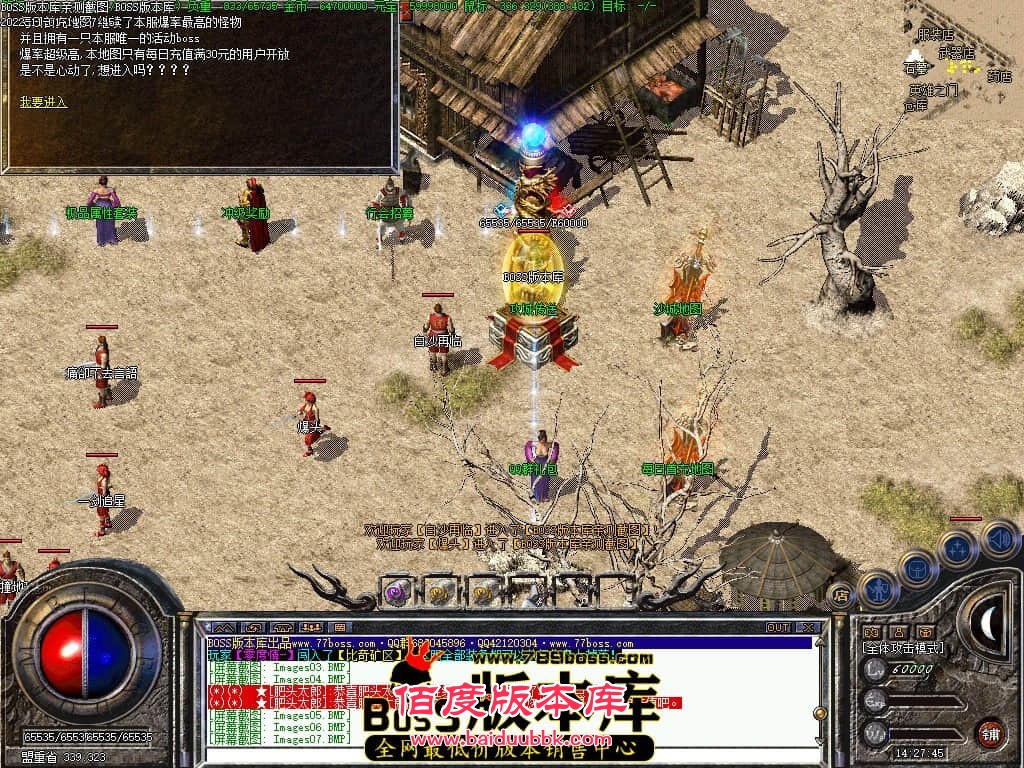Choose the 我要进入 dialogue link
This screenshot has width=1024, height=768.
click(43, 101)
